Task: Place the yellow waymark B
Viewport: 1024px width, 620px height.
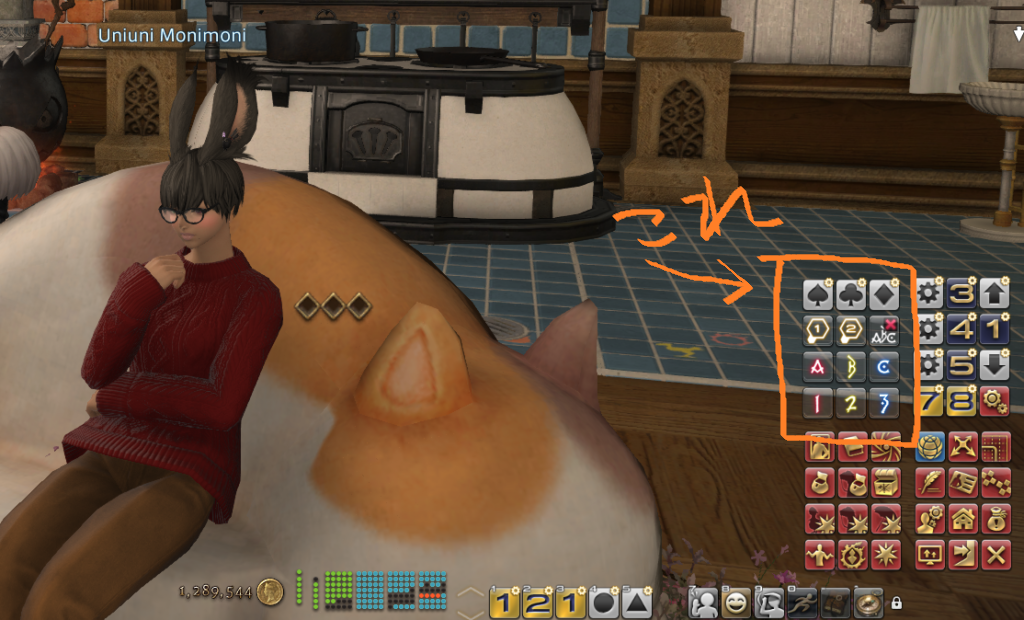Action: (x=851, y=367)
